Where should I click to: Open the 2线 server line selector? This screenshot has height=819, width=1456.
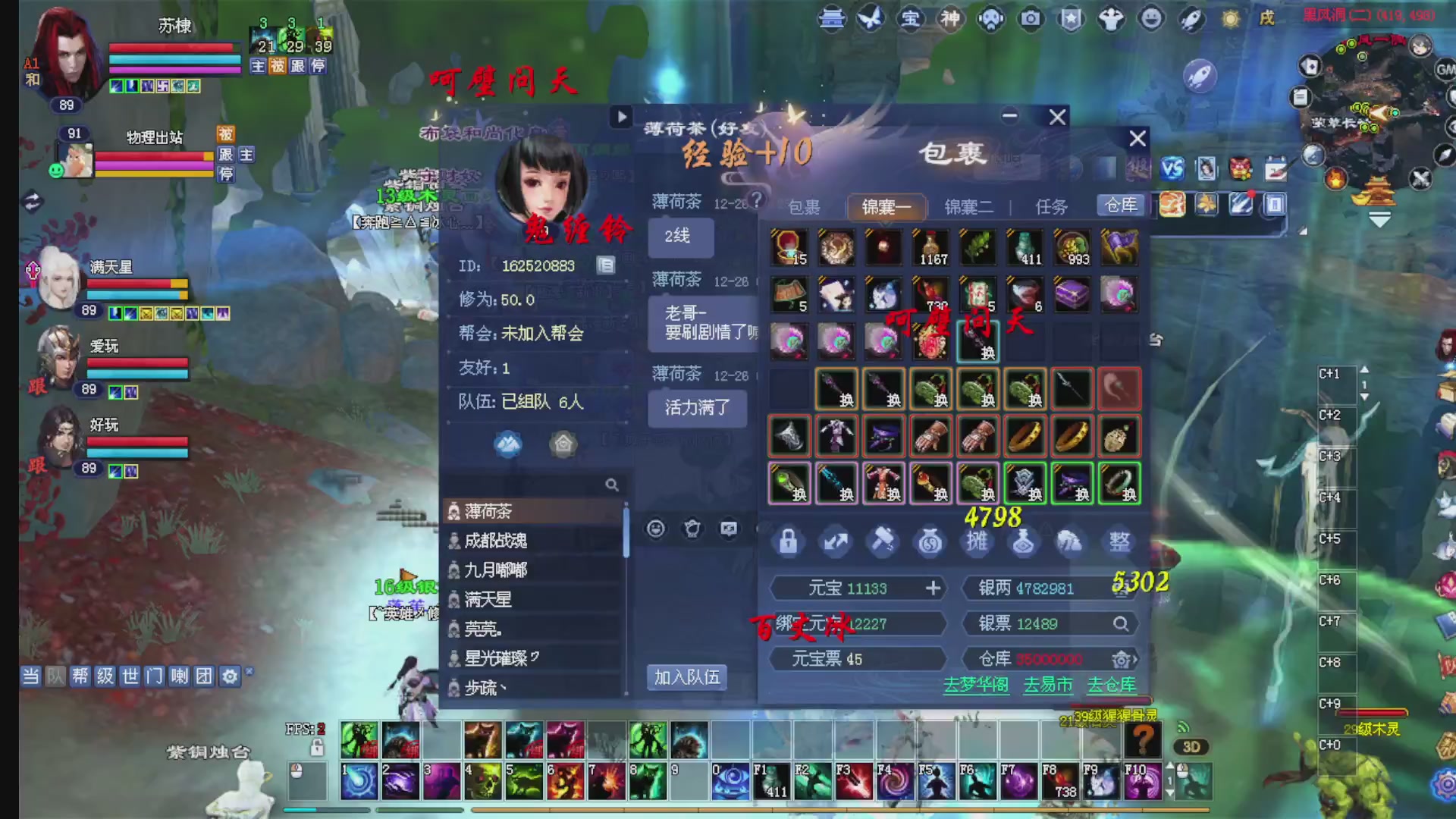coord(680,237)
